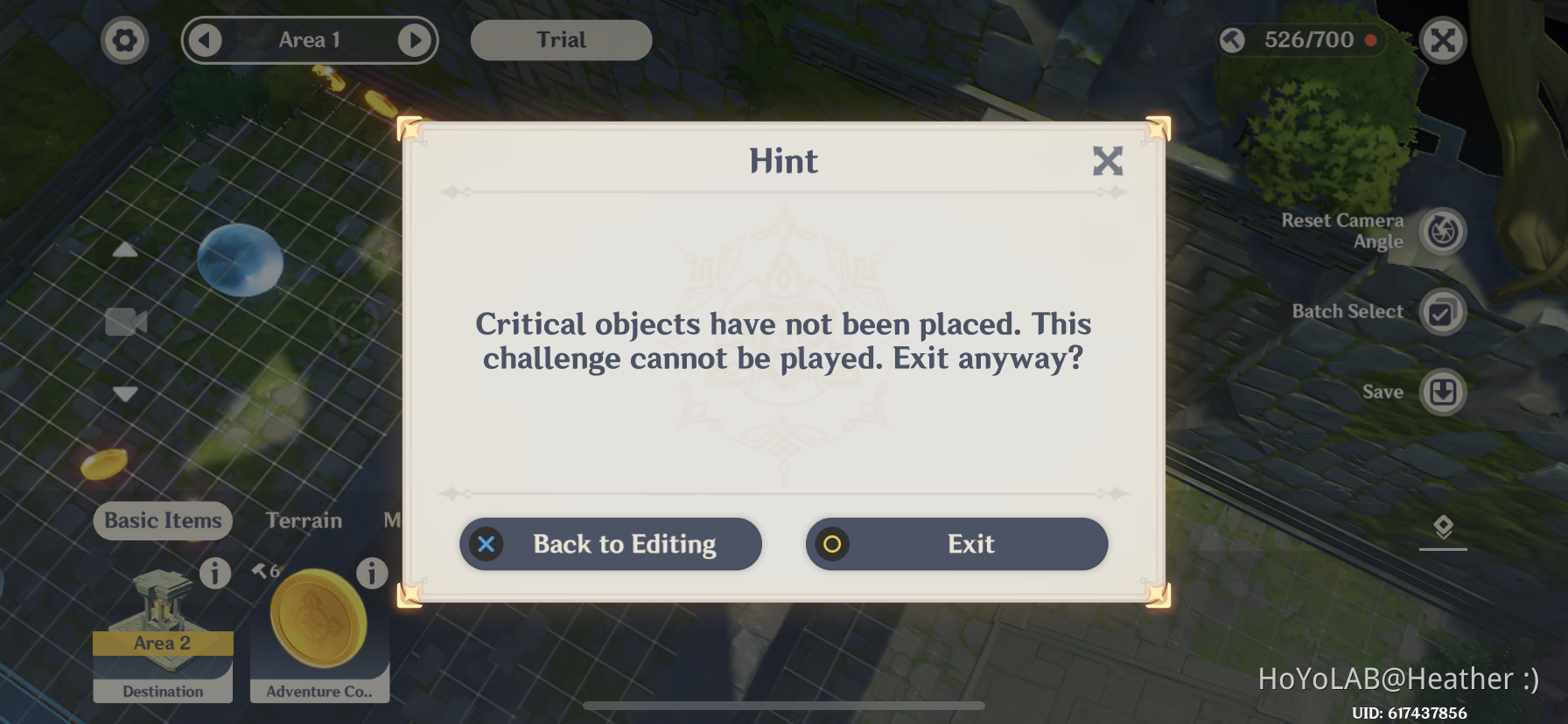Click the hammer load counter icon
The width and height of the screenshot is (1568, 724).
click(x=1232, y=39)
